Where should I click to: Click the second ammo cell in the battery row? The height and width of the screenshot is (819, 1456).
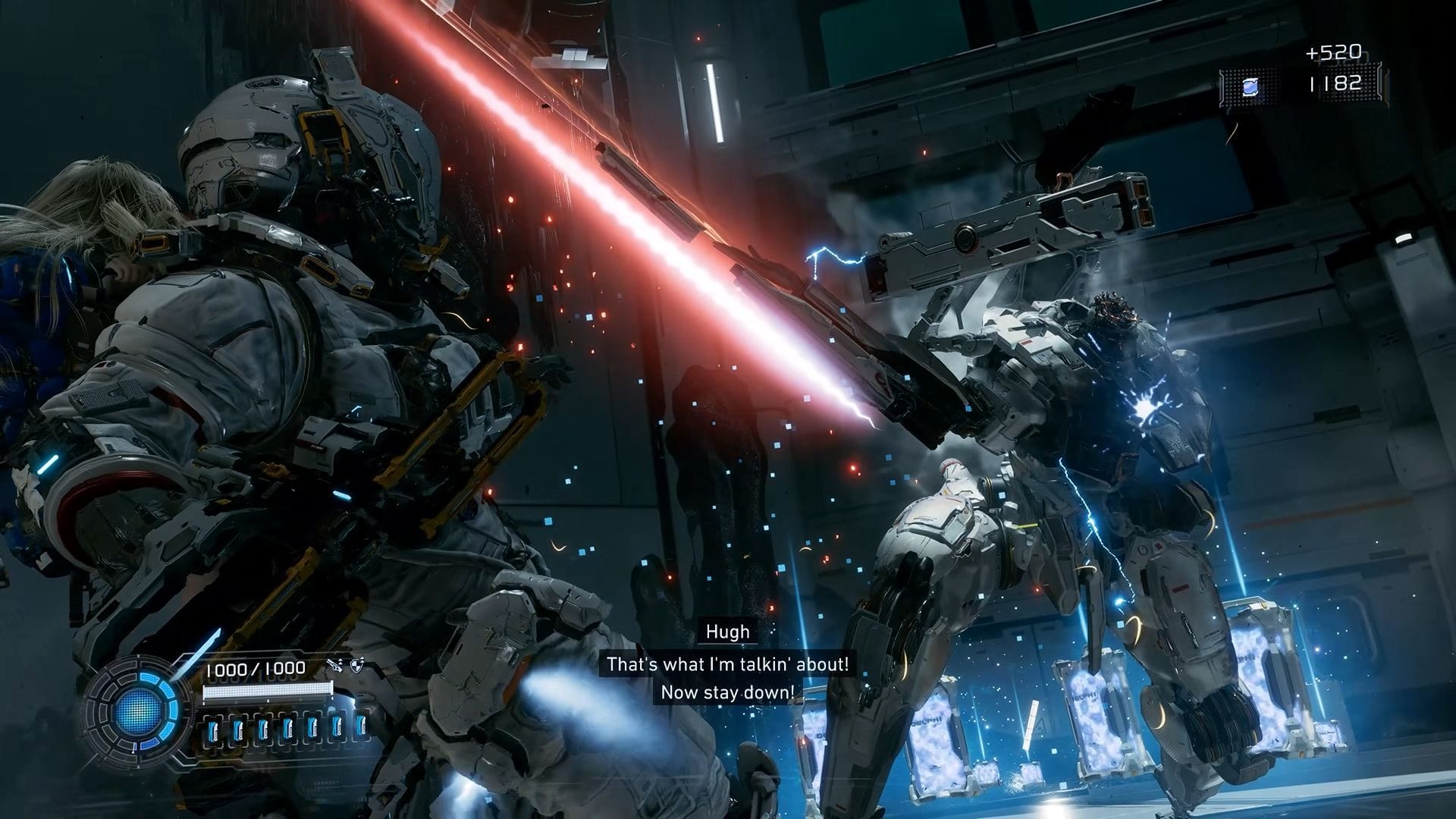239,731
